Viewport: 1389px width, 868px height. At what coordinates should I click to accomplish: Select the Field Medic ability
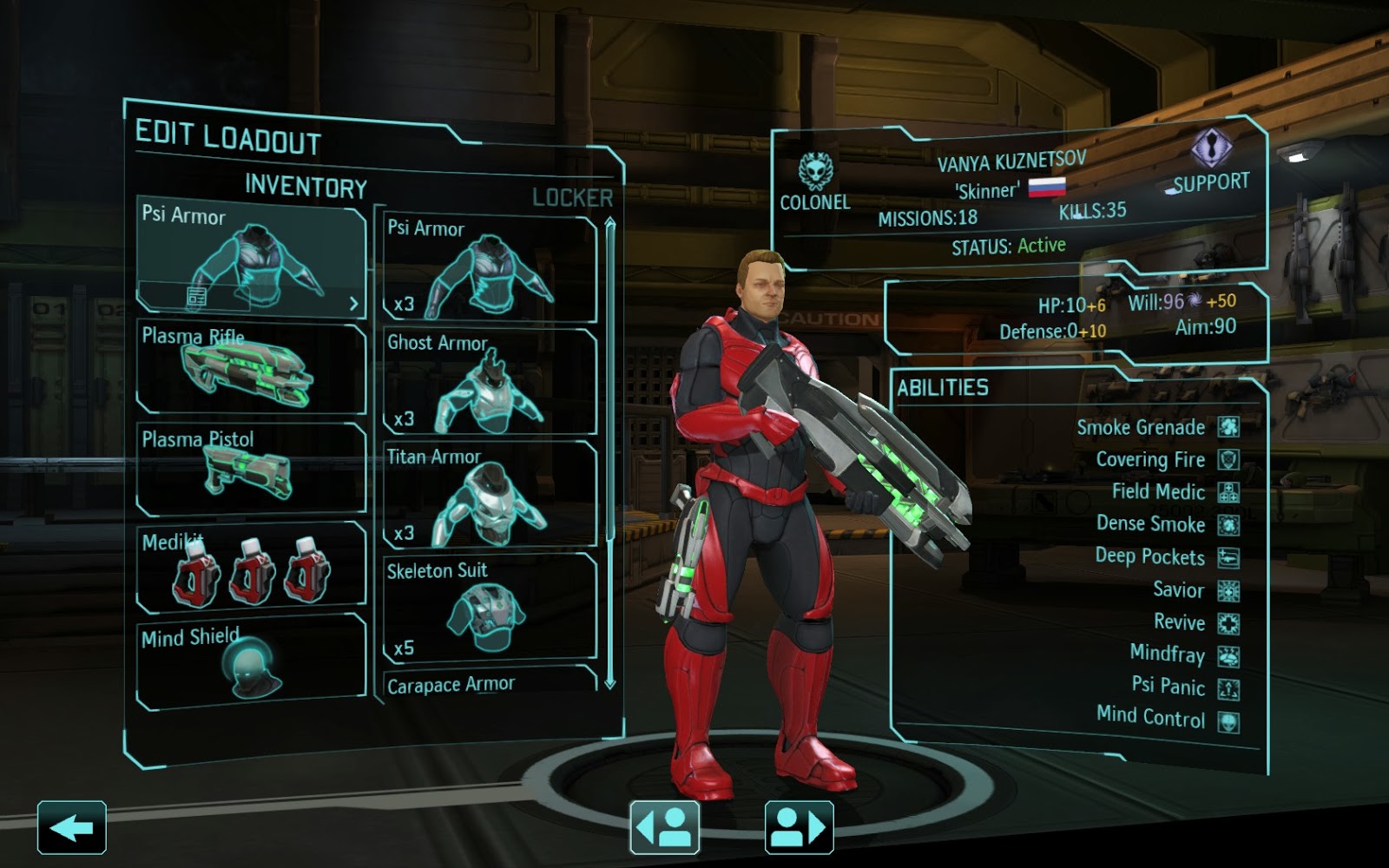tap(1174, 492)
